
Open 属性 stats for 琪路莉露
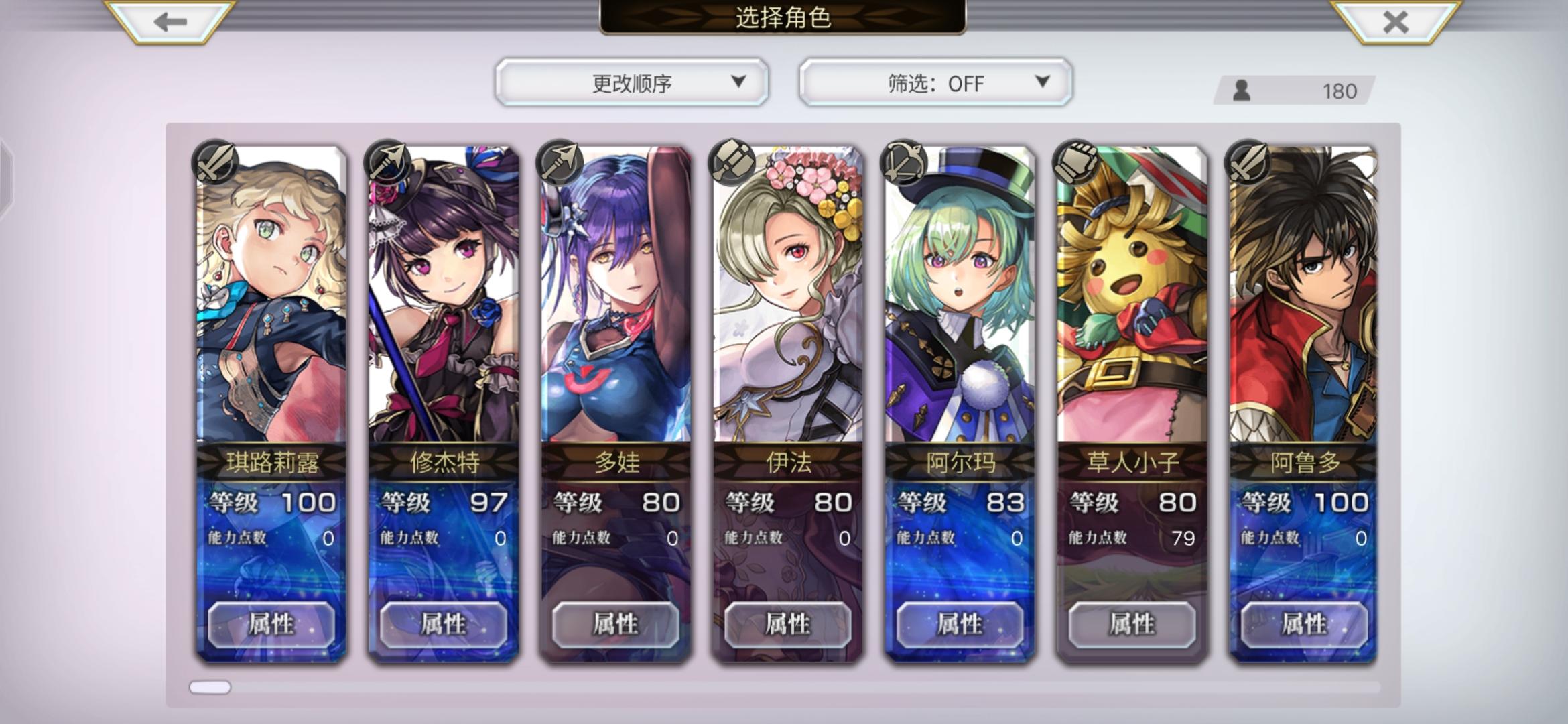271,625
